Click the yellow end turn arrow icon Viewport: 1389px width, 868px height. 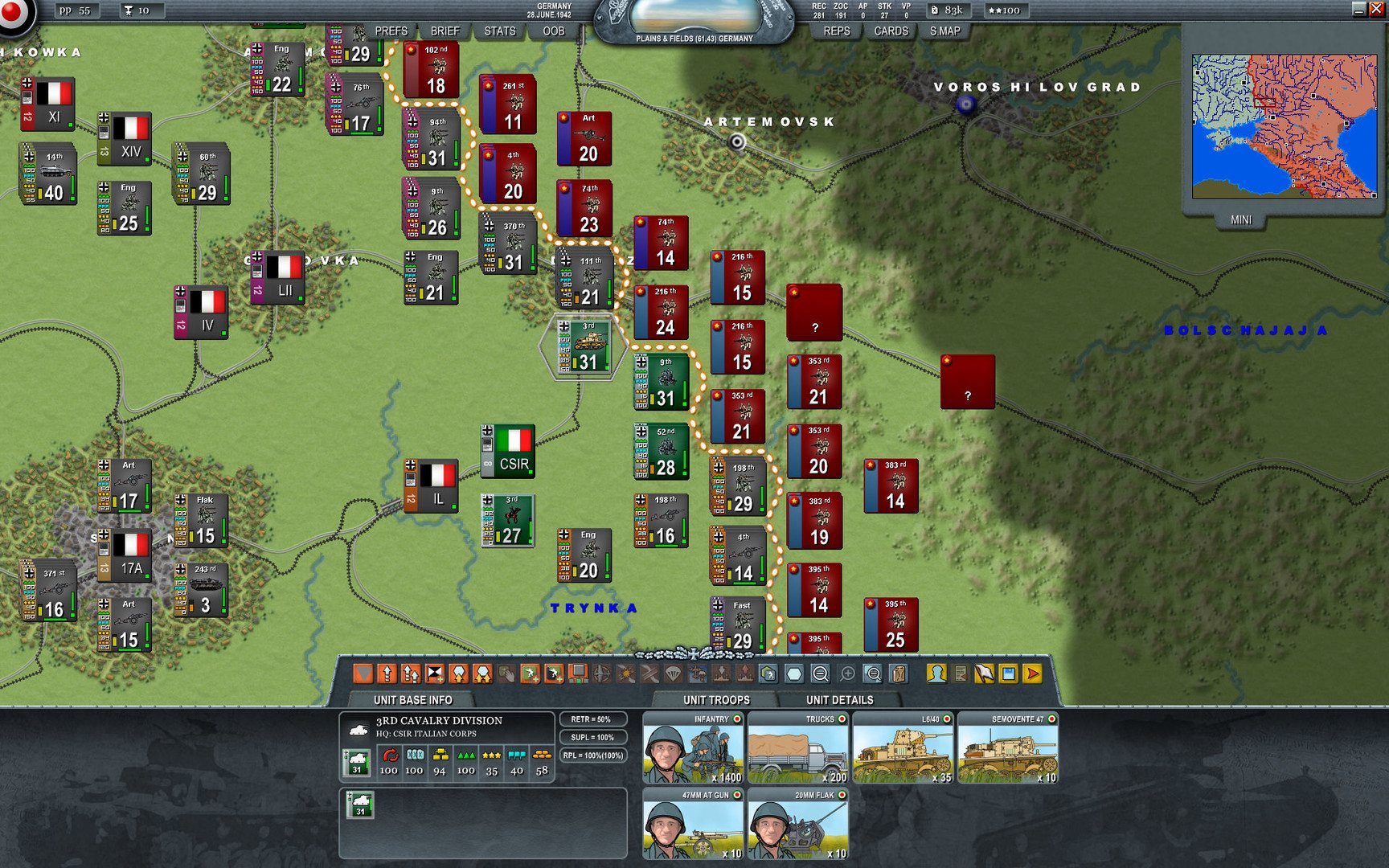pos(1033,674)
